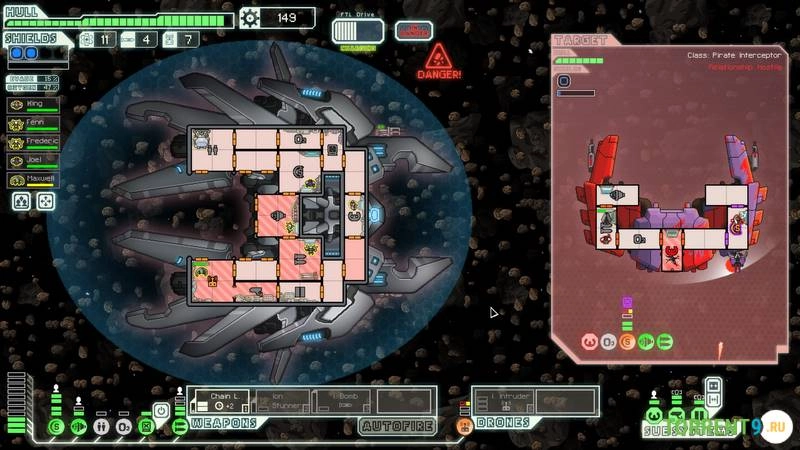Select the Chain Laser weapon slot

[x=219, y=400]
